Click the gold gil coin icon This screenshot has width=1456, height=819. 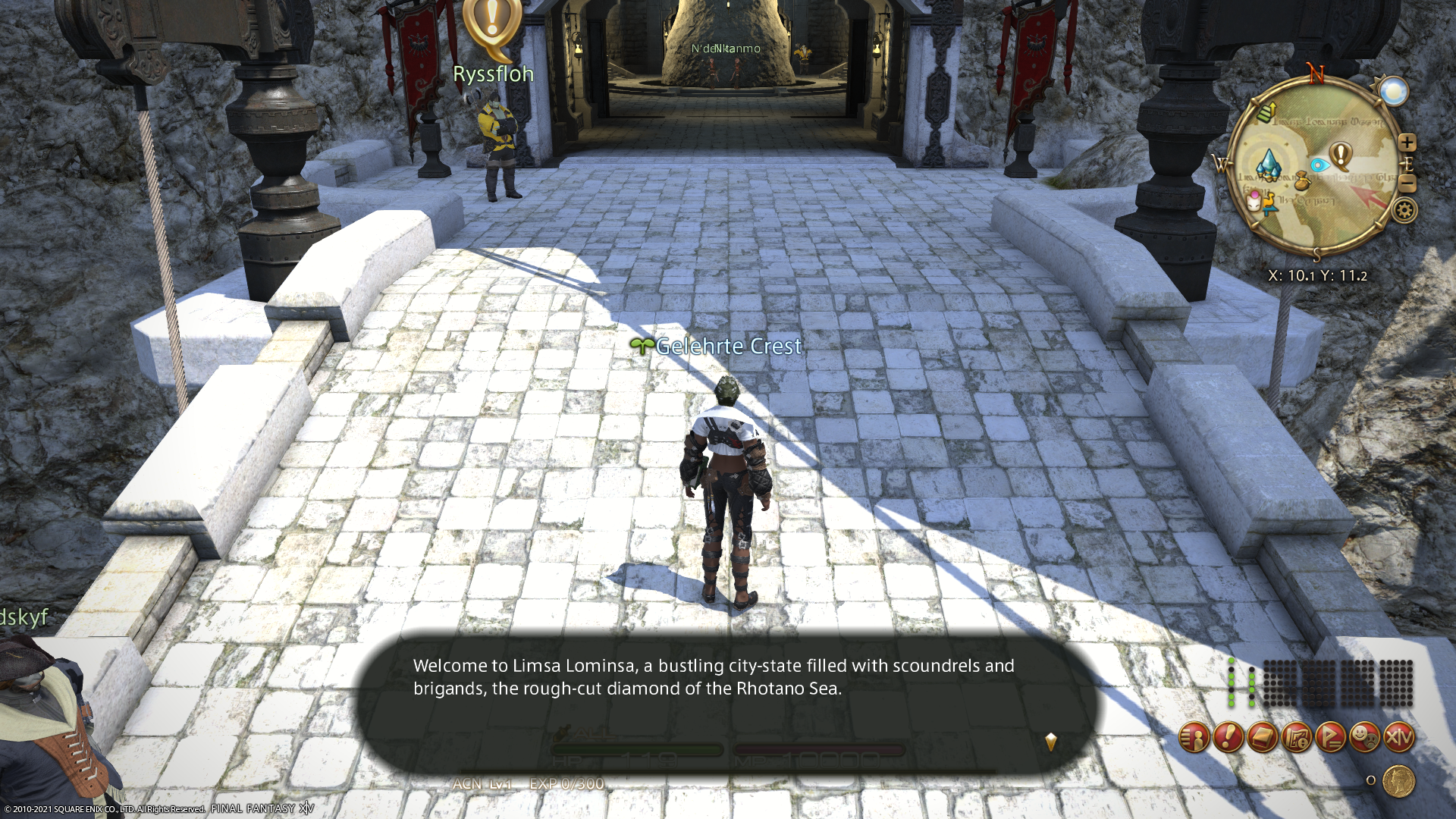tap(1398, 780)
